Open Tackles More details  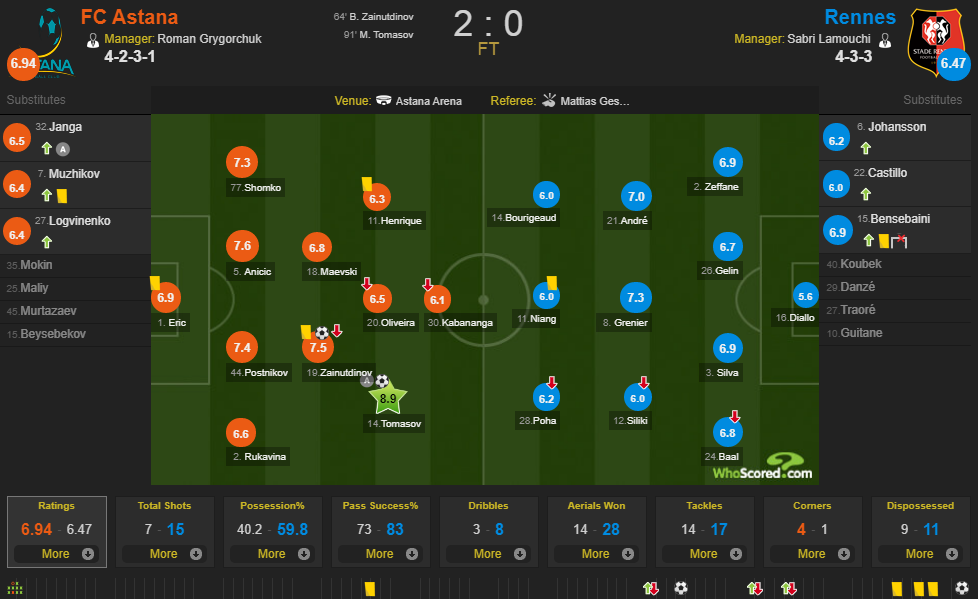[703, 553]
